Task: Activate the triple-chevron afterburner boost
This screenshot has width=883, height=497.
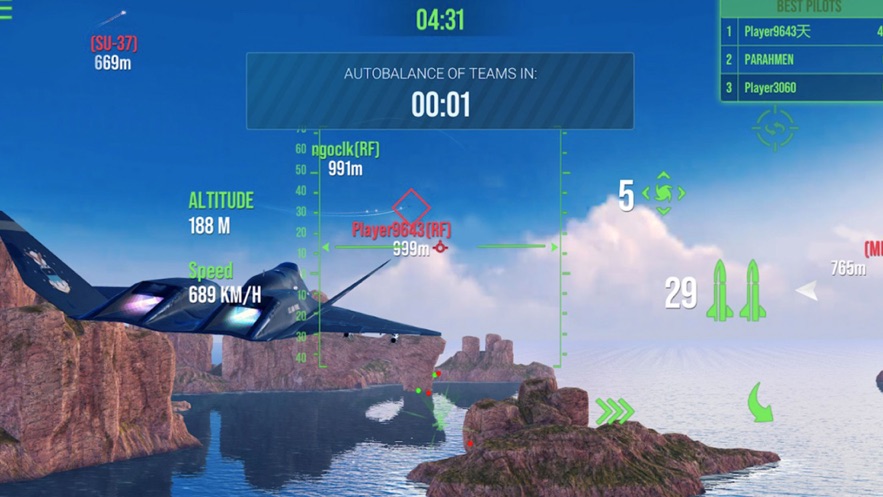Action: 615,411
